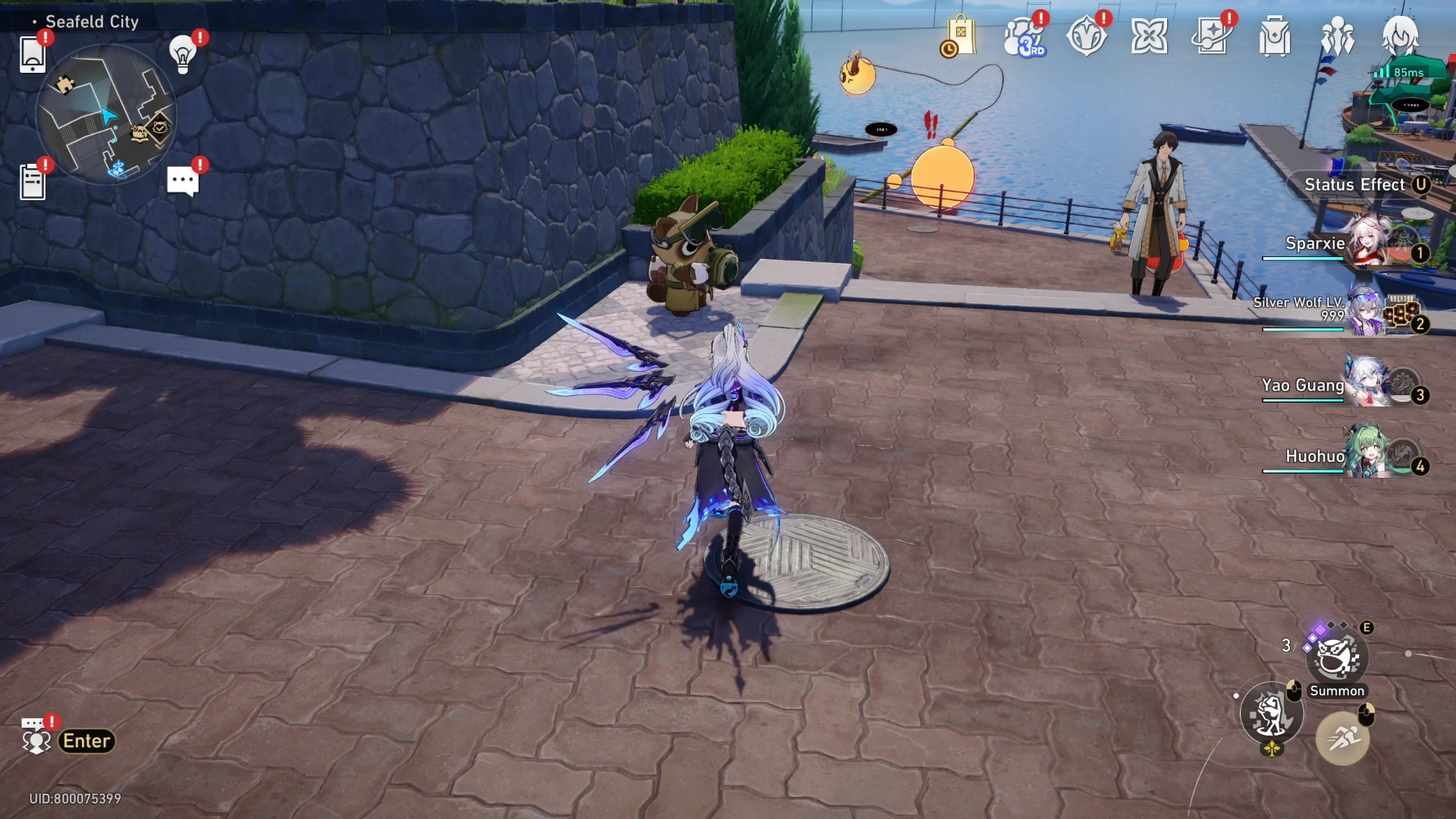Open the inventory backpack icon

click(x=1274, y=34)
